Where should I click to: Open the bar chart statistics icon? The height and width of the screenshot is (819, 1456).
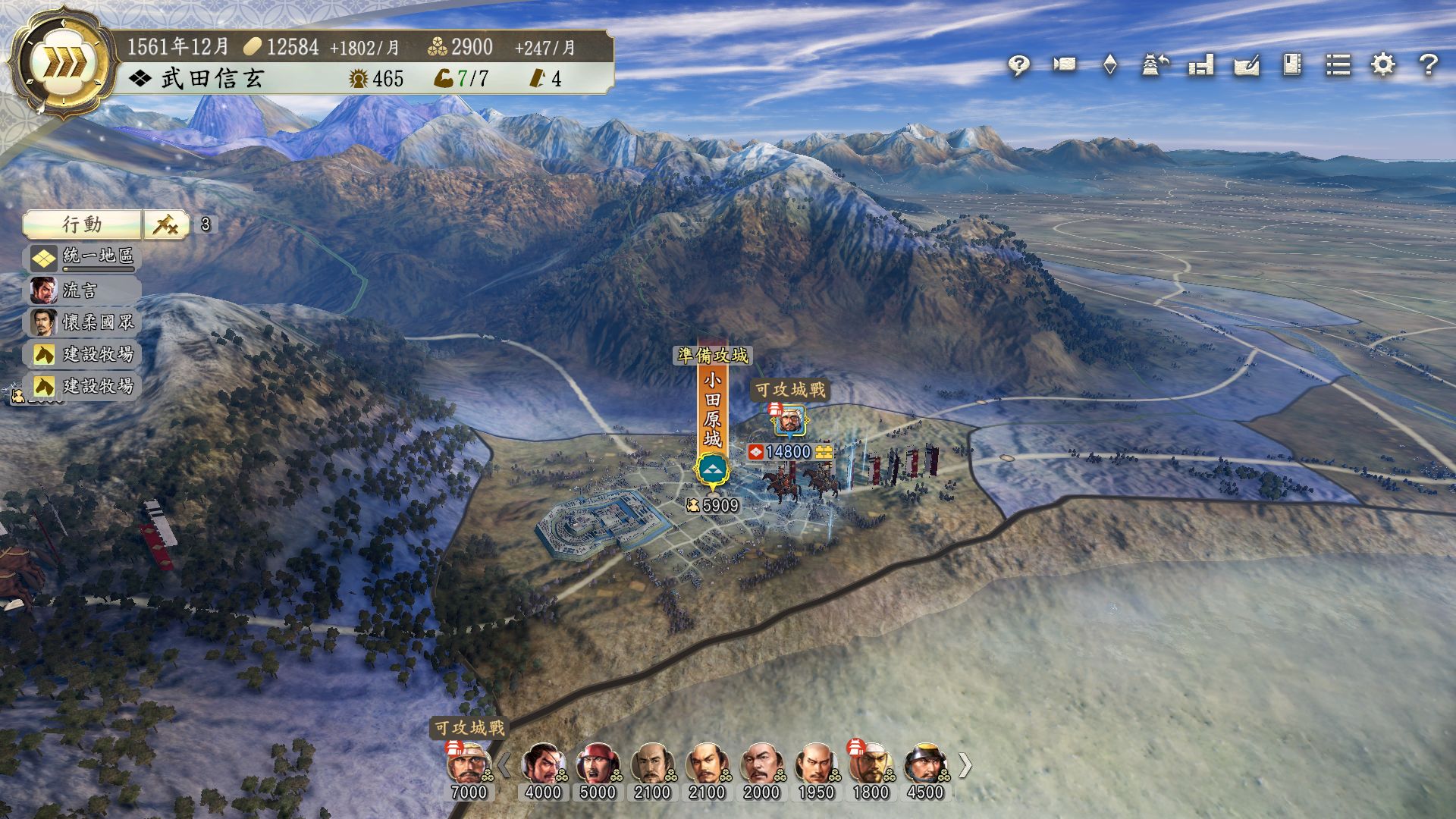[x=1201, y=65]
